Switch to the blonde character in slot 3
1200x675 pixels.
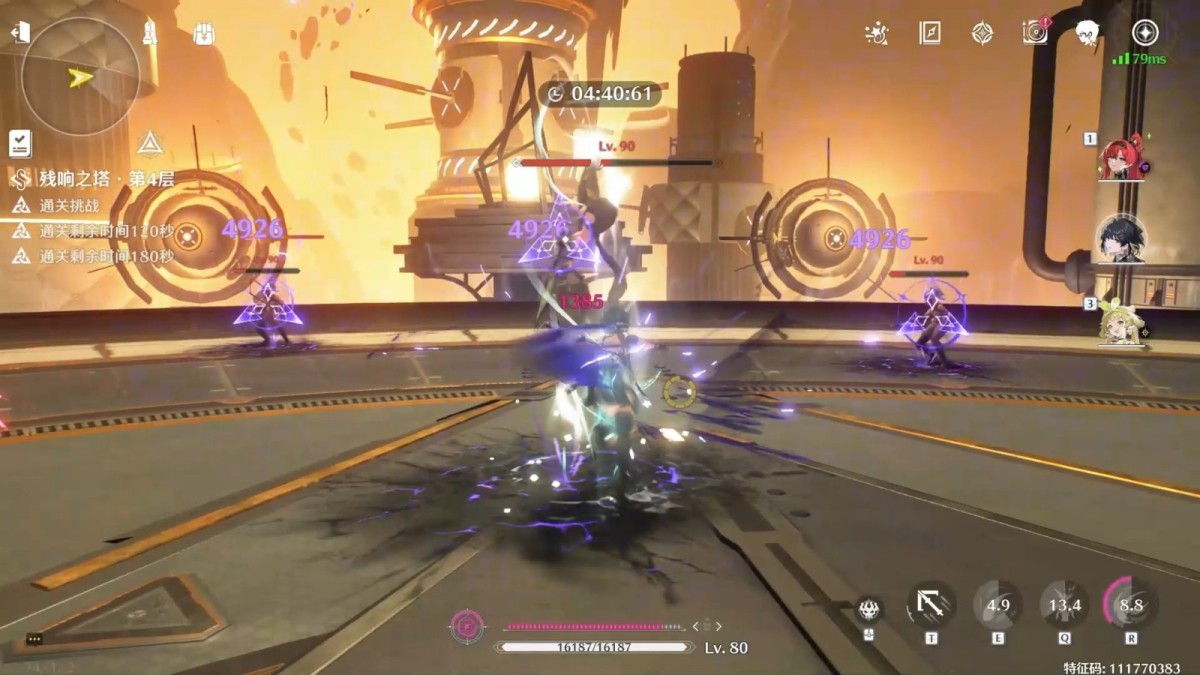pyautogui.click(x=1121, y=320)
